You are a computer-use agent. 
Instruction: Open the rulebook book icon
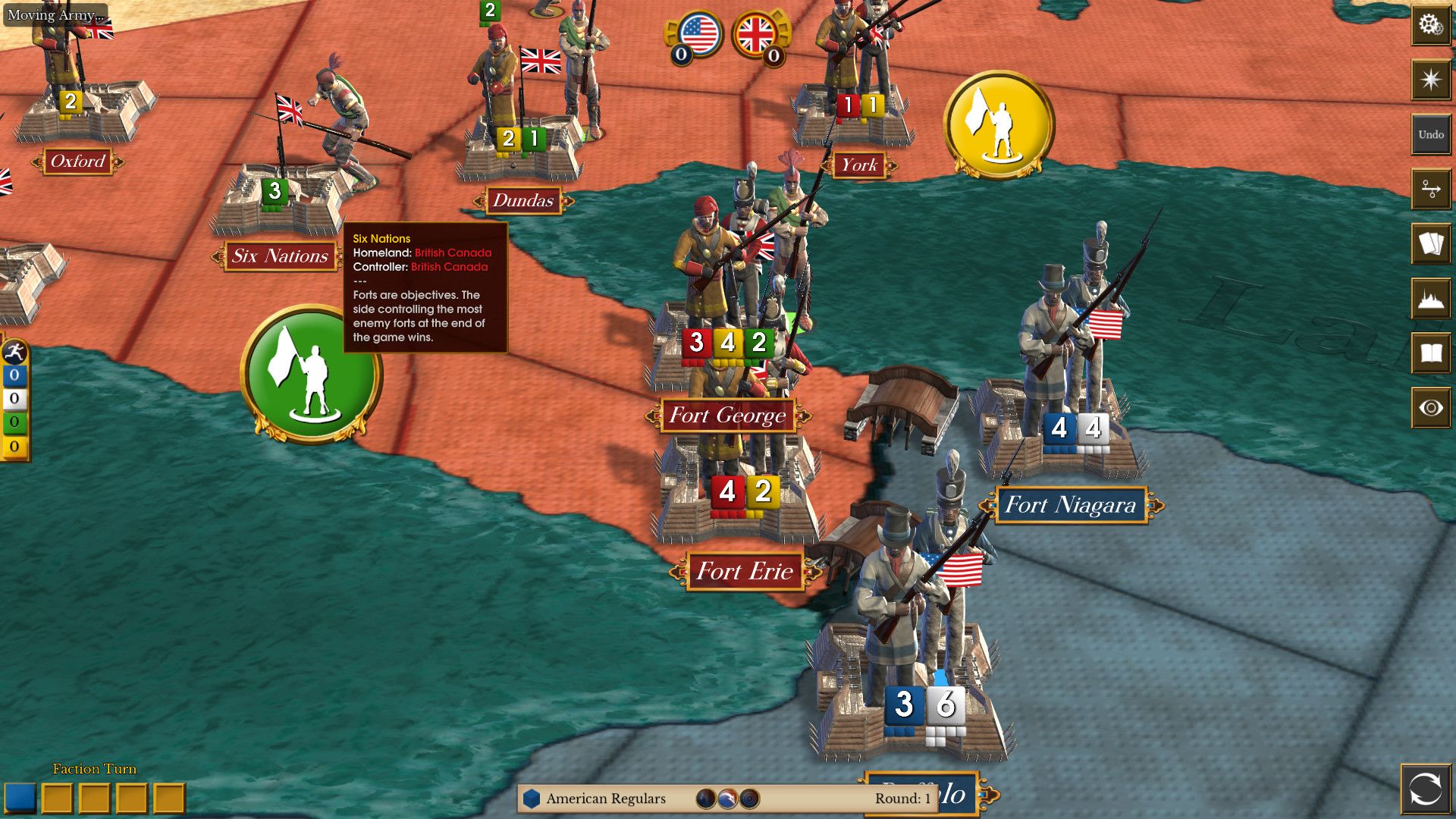[1430, 353]
